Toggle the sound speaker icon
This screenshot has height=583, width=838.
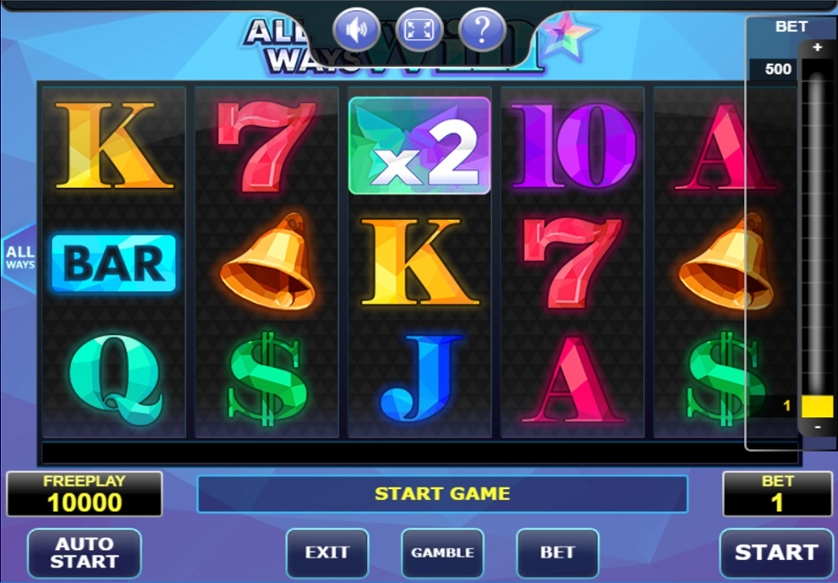coord(356,30)
